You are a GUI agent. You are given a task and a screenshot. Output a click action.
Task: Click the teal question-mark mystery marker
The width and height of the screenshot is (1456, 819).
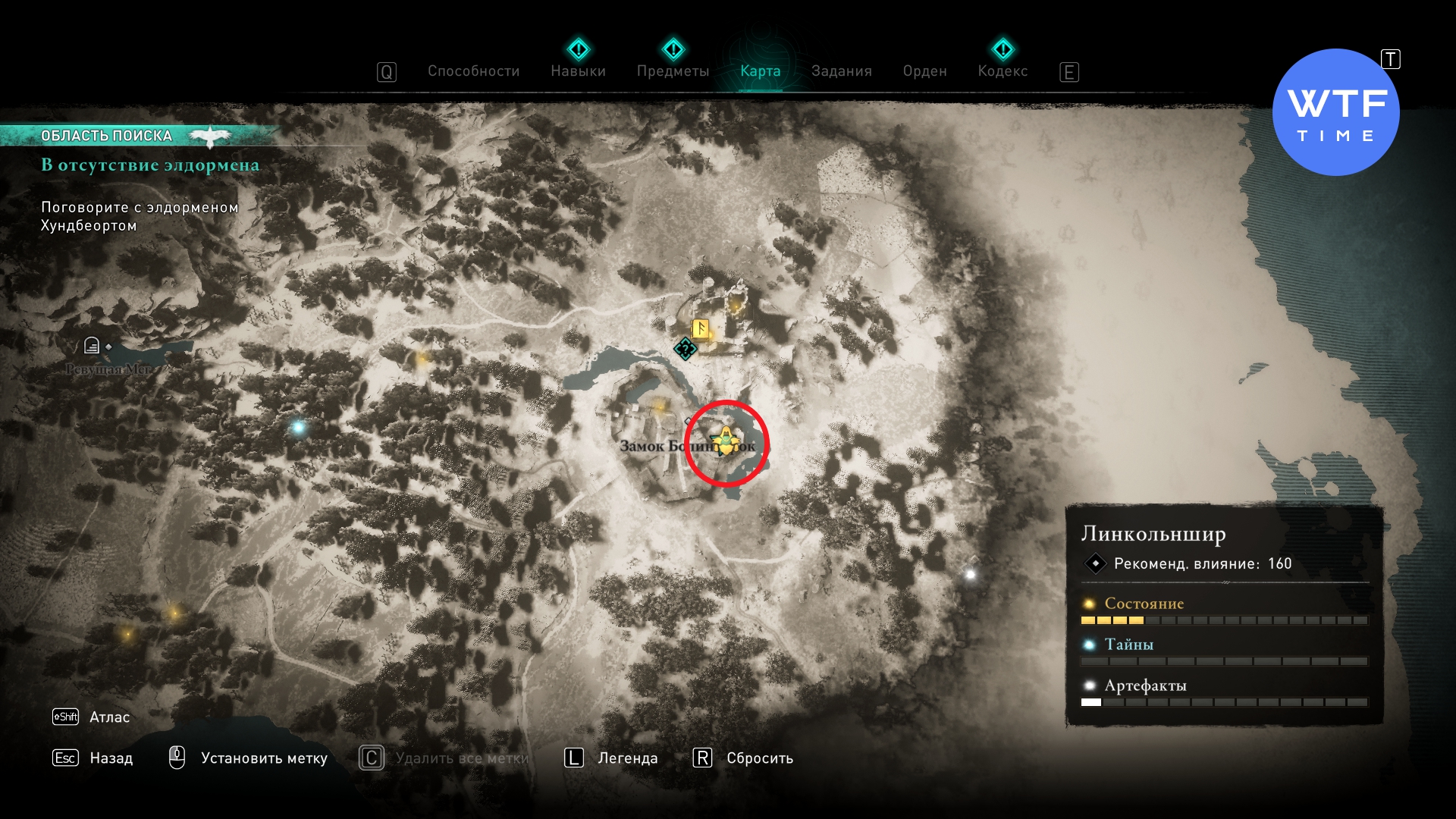[x=685, y=349]
